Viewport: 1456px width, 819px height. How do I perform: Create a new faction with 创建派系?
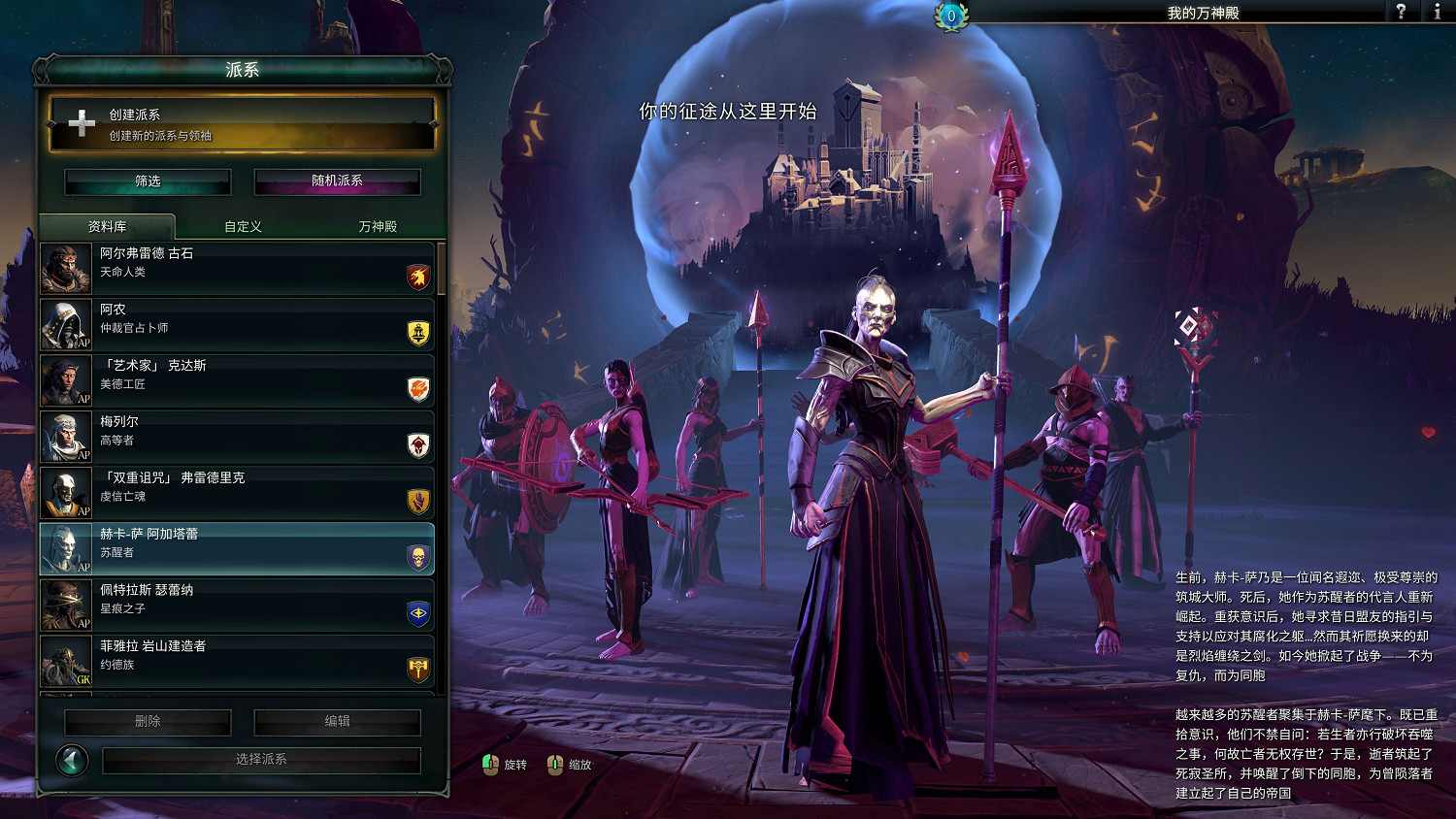[242, 124]
